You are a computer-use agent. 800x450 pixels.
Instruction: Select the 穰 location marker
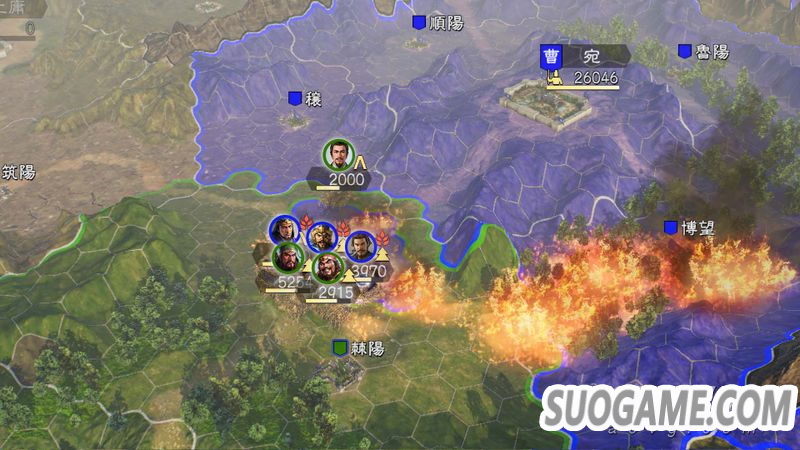[295, 98]
